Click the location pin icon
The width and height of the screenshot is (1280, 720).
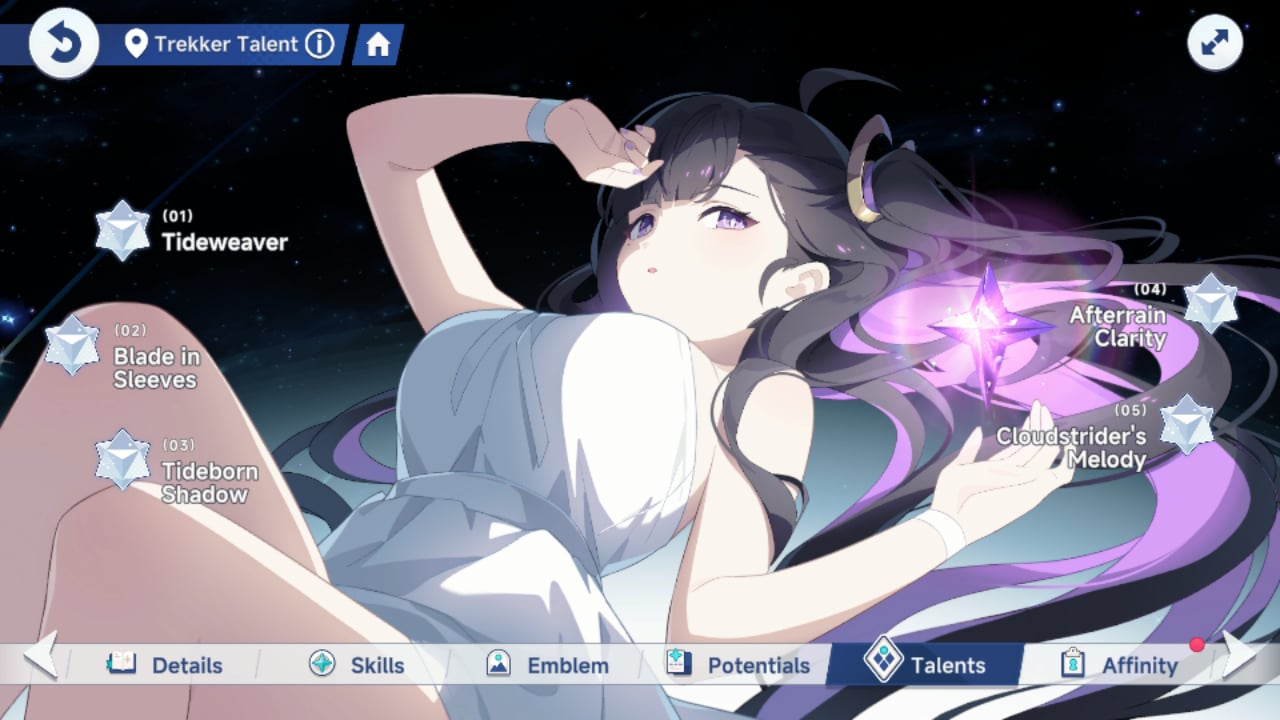(137, 43)
